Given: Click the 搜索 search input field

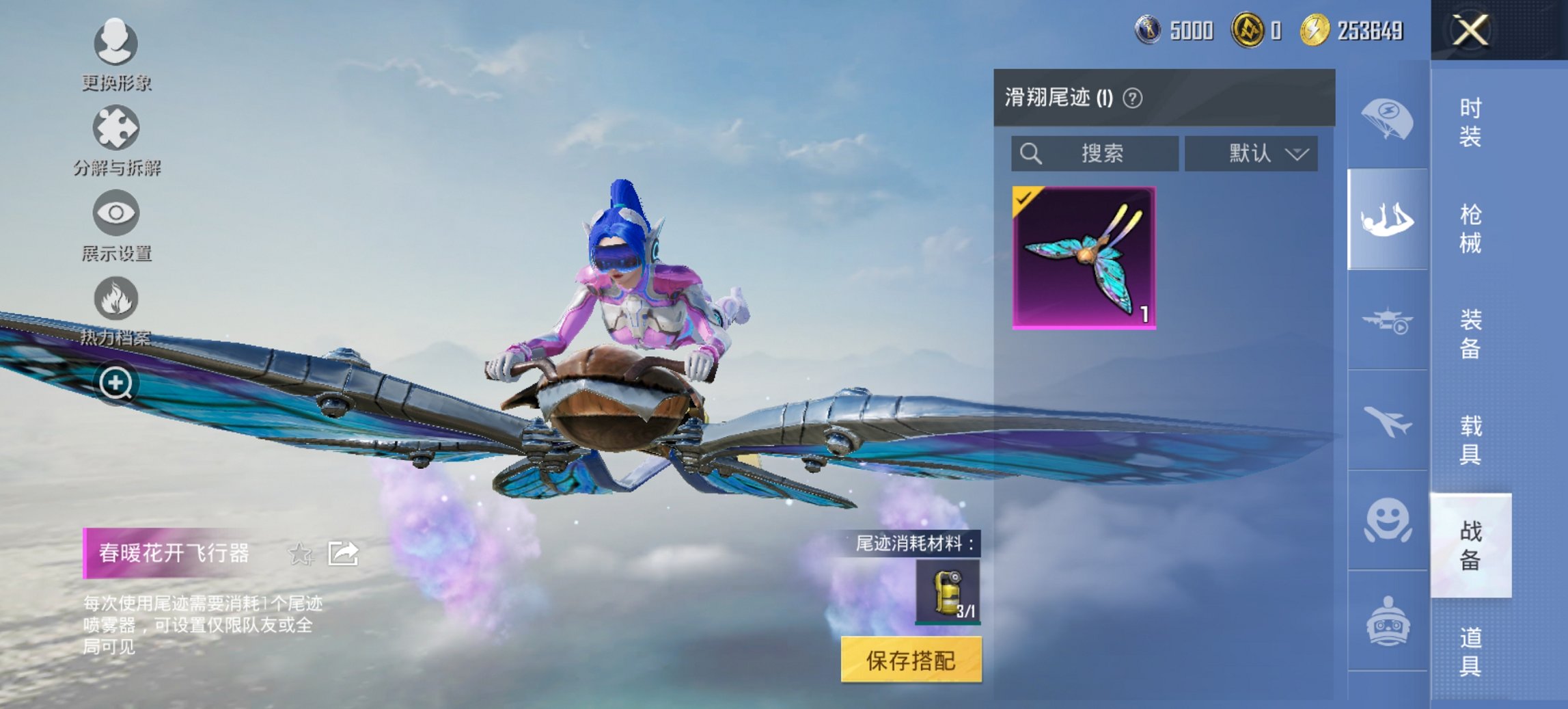Looking at the screenshot, I should point(1093,153).
